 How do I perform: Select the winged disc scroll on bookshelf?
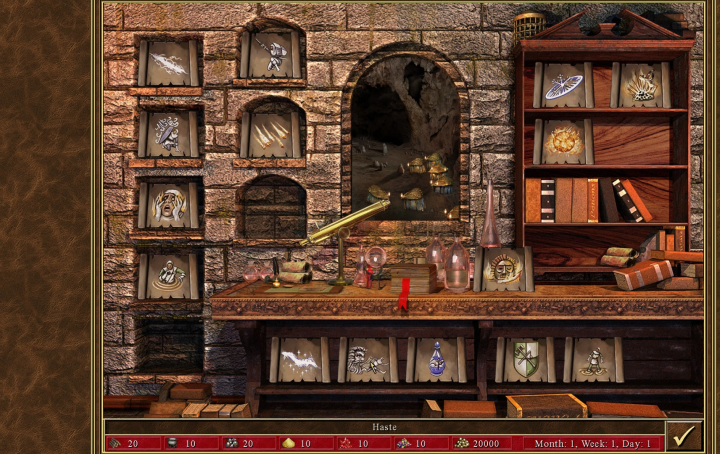click(564, 86)
